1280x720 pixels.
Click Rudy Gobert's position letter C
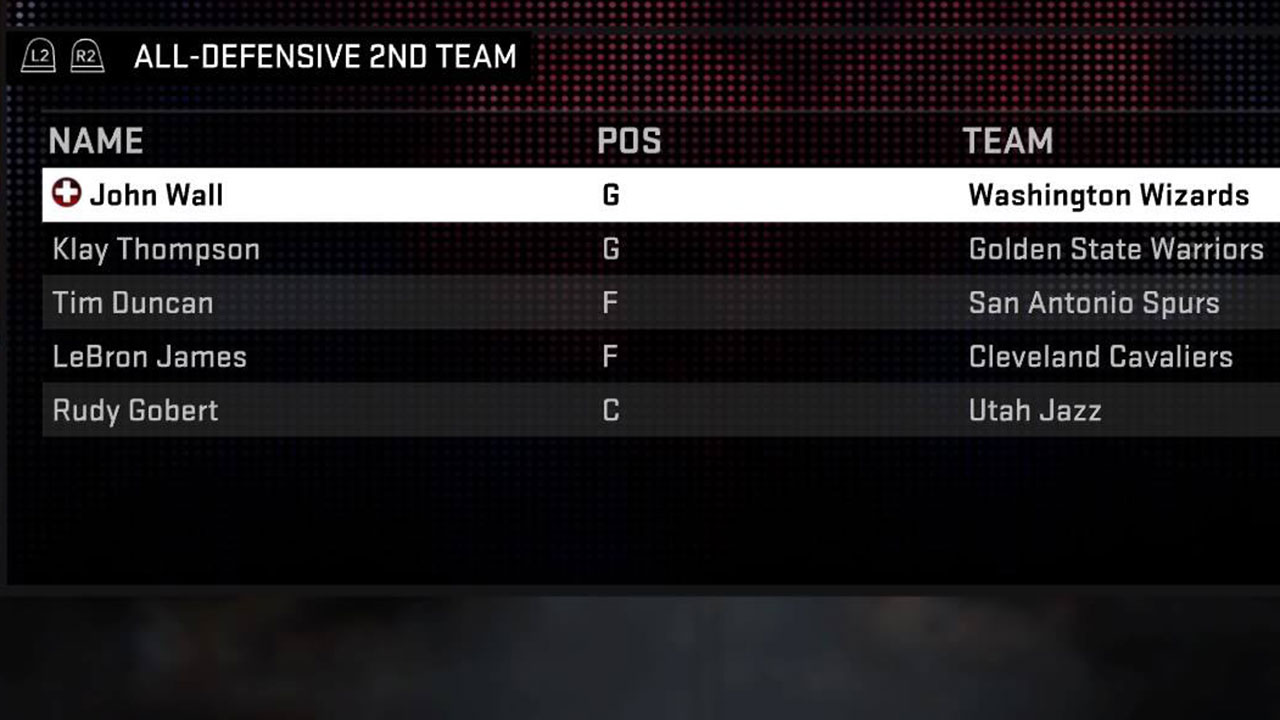click(611, 410)
